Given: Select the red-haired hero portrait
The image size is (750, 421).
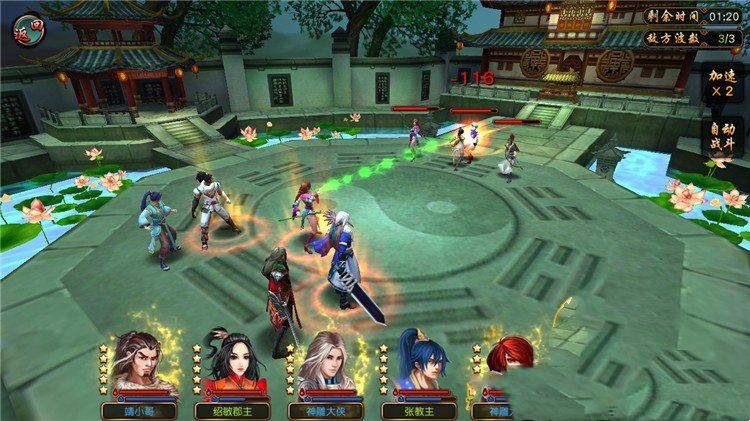Looking at the screenshot, I should (507, 367).
